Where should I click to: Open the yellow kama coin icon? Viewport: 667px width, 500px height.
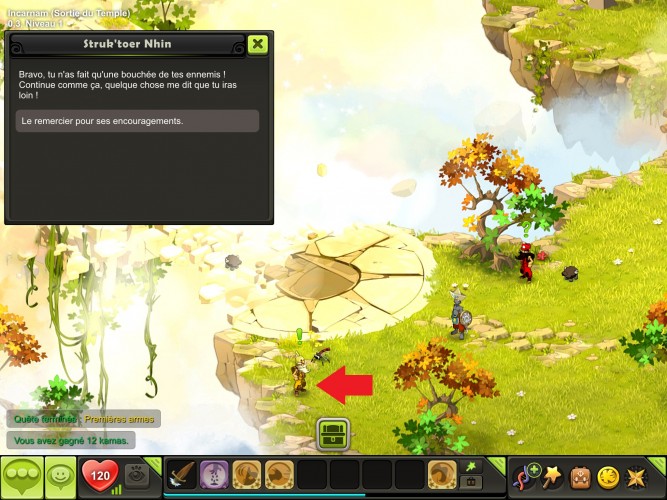(608, 476)
